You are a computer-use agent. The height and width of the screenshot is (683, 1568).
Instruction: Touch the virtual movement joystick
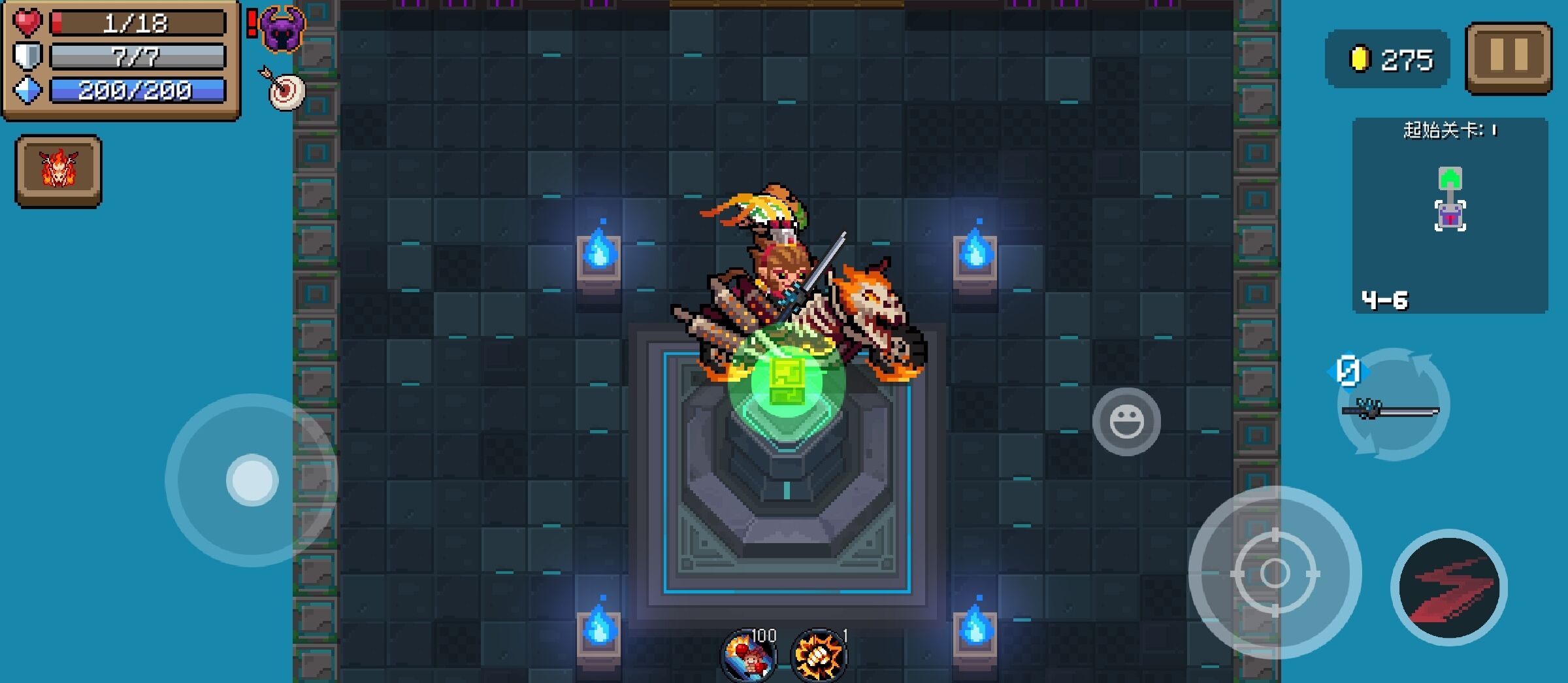252,480
